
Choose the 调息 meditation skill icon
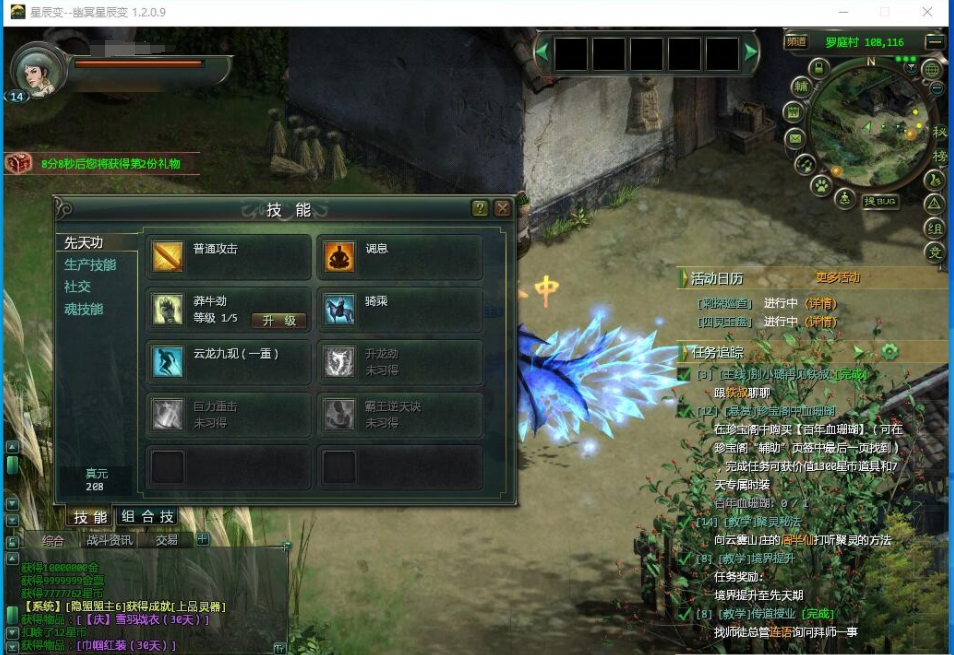pos(339,256)
